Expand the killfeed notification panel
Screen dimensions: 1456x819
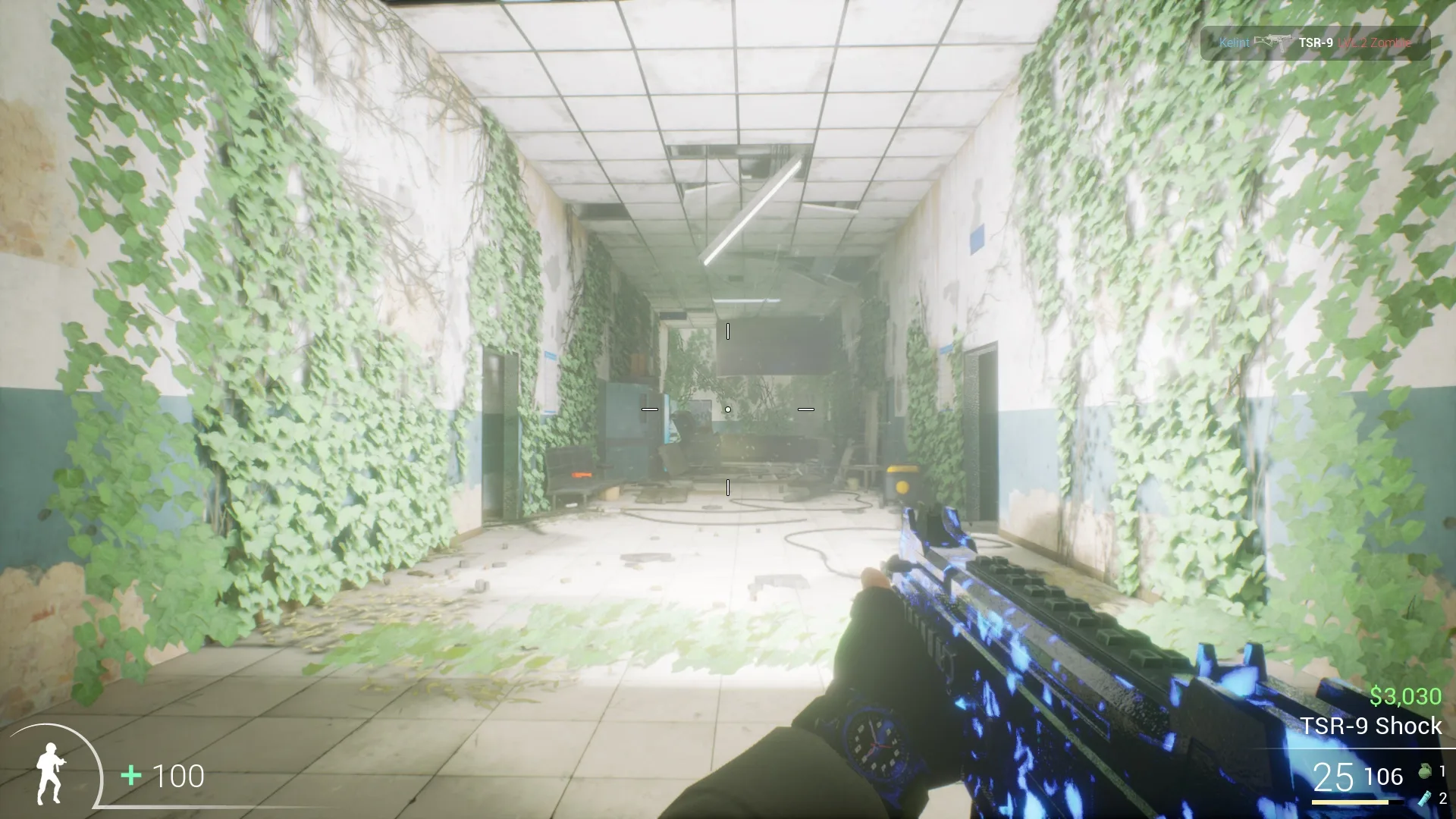[x=1316, y=43]
